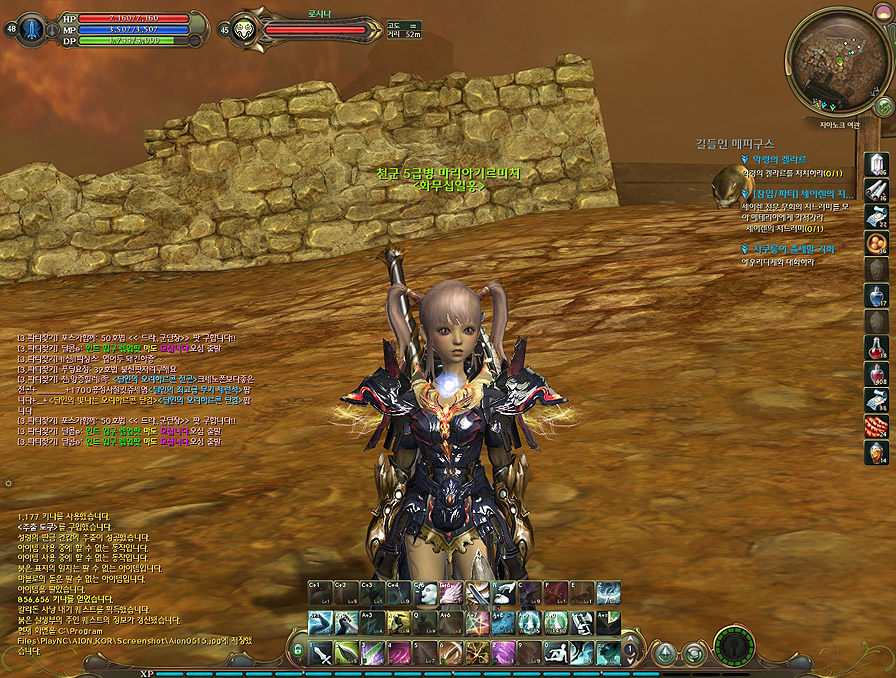Use the orange flask at the sidebar bottom
This screenshot has height=678, width=896.
click(876, 452)
